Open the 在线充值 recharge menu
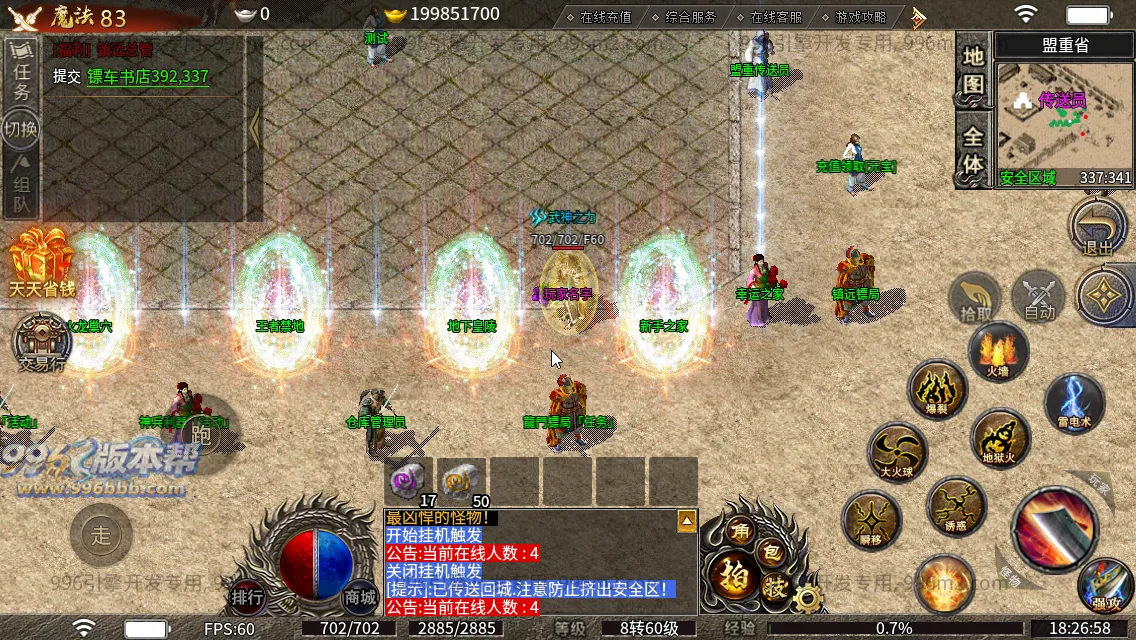Screen dimensions: 1136x640 (x=606, y=17)
